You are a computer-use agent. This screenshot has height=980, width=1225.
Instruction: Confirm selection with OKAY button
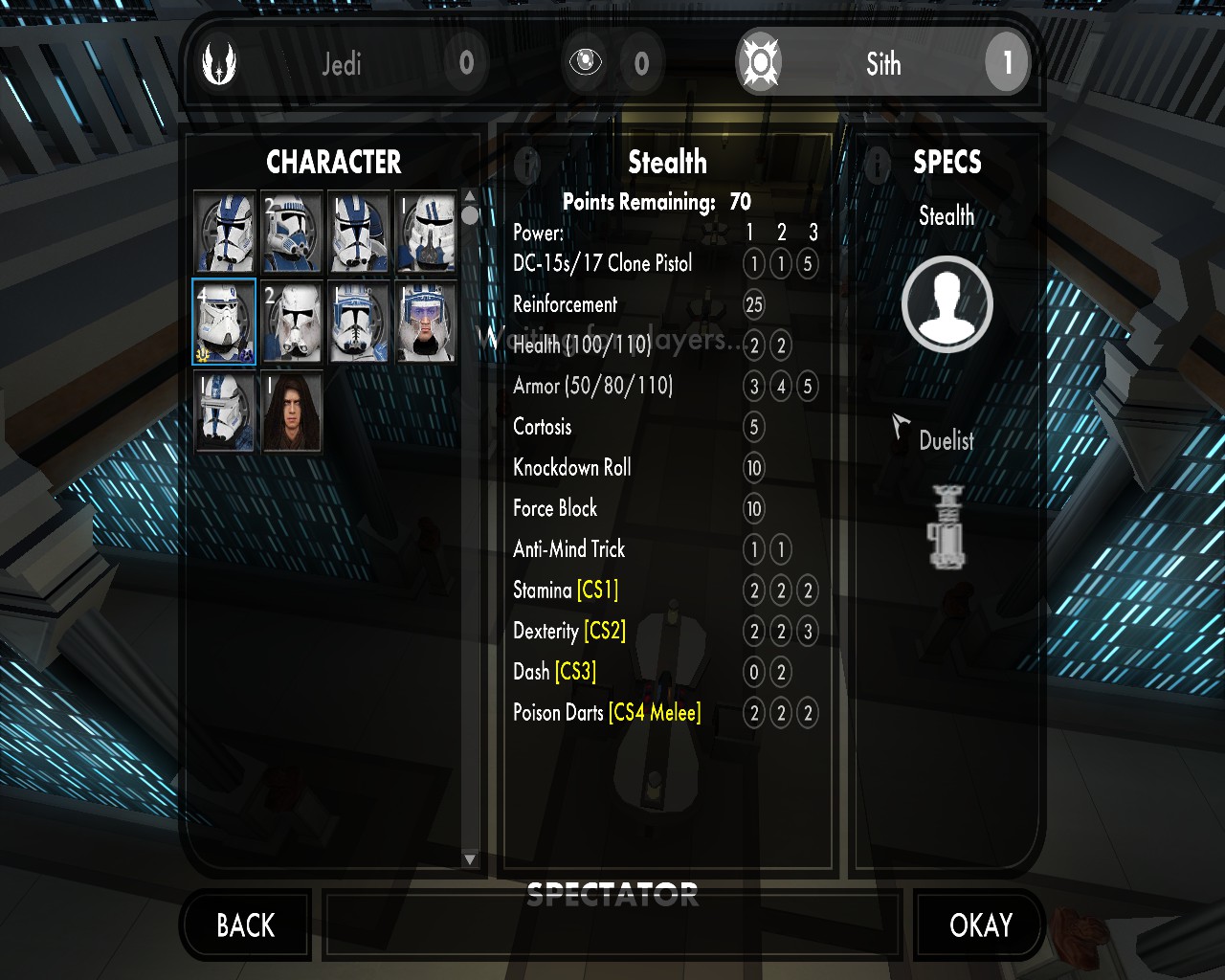click(x=980, y=924)
